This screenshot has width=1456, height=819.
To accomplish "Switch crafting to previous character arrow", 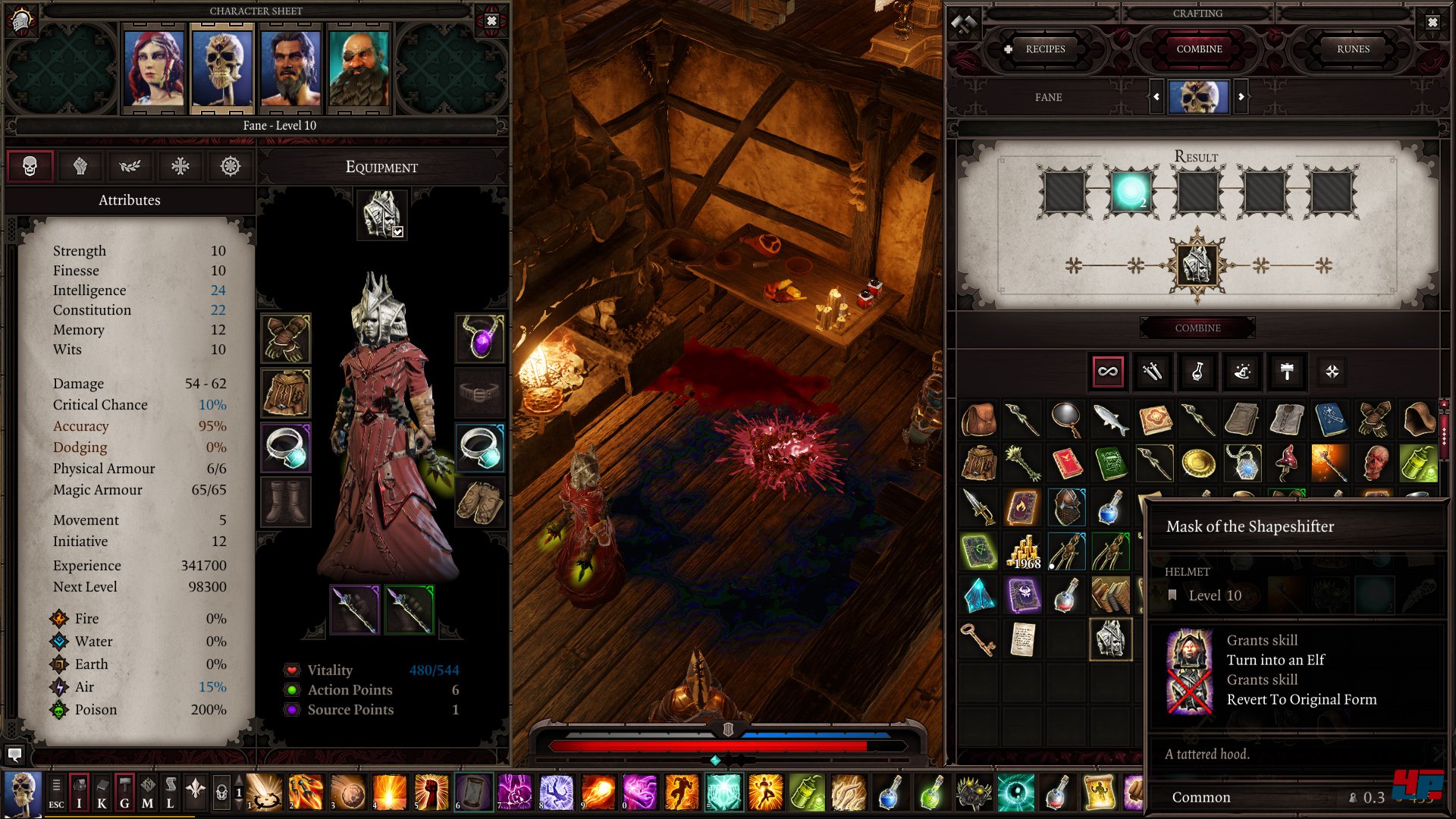I will tap(1156, 97).
